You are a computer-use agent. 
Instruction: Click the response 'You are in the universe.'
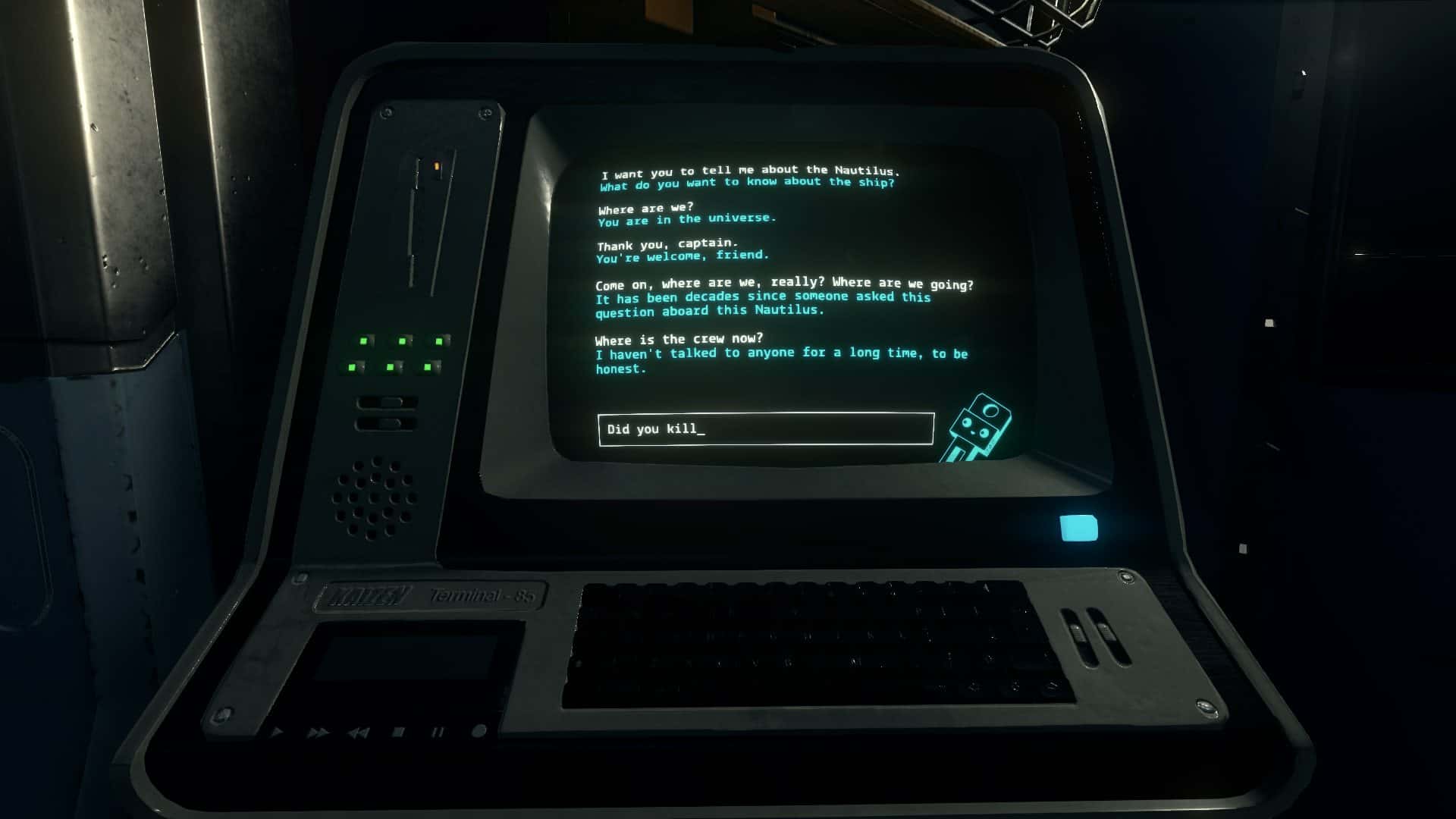click(x=687, y=220)
